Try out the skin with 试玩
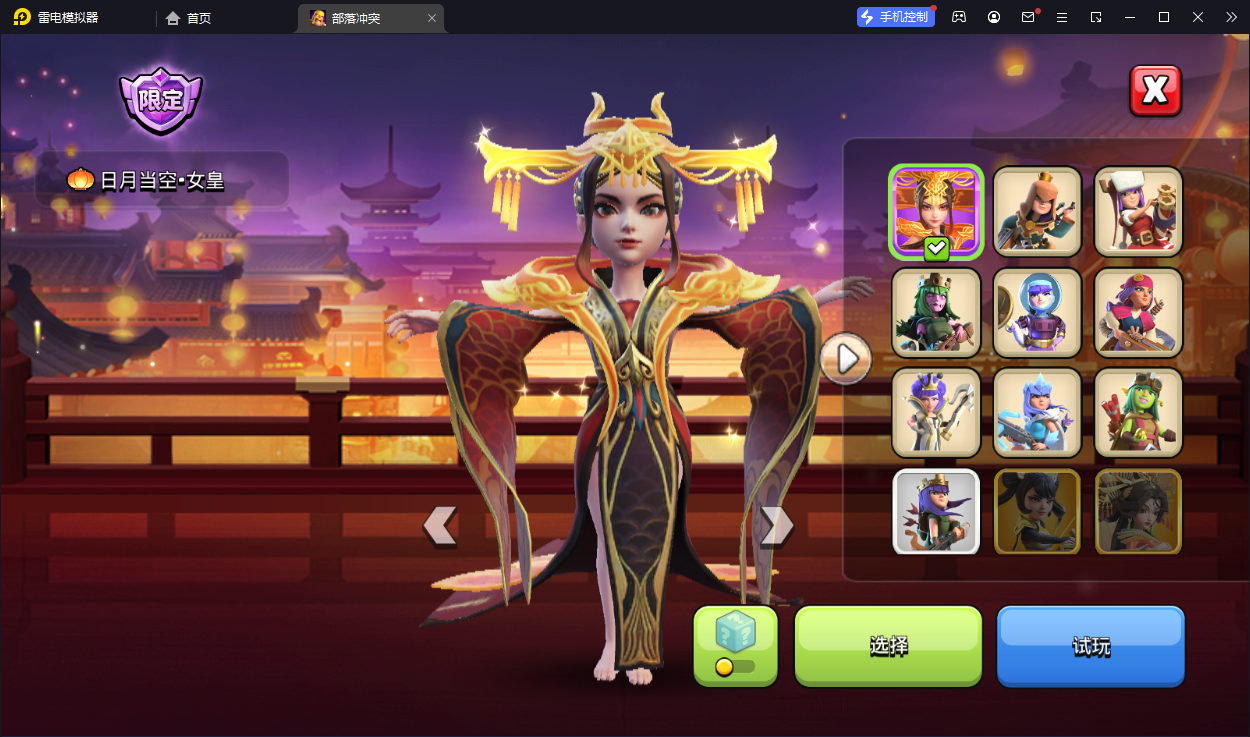The image size is (1250, 737). 1090,646
